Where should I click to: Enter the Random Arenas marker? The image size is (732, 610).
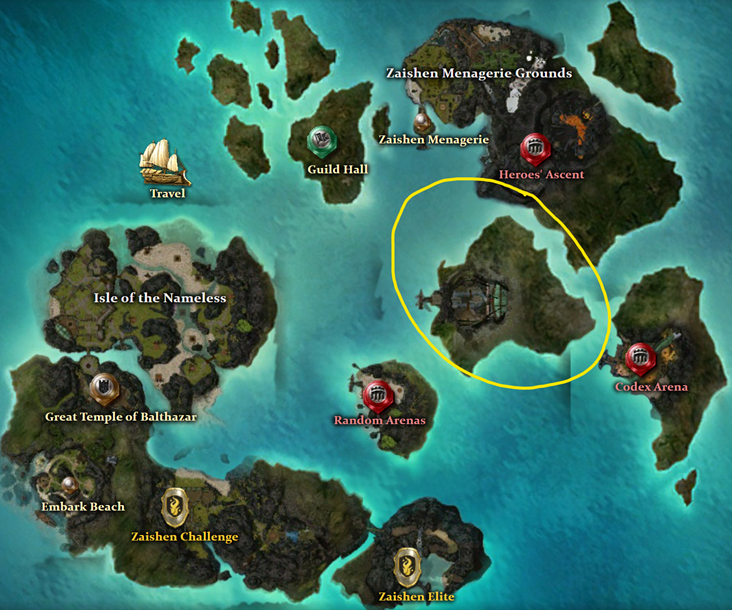click(x=378, y=395)
